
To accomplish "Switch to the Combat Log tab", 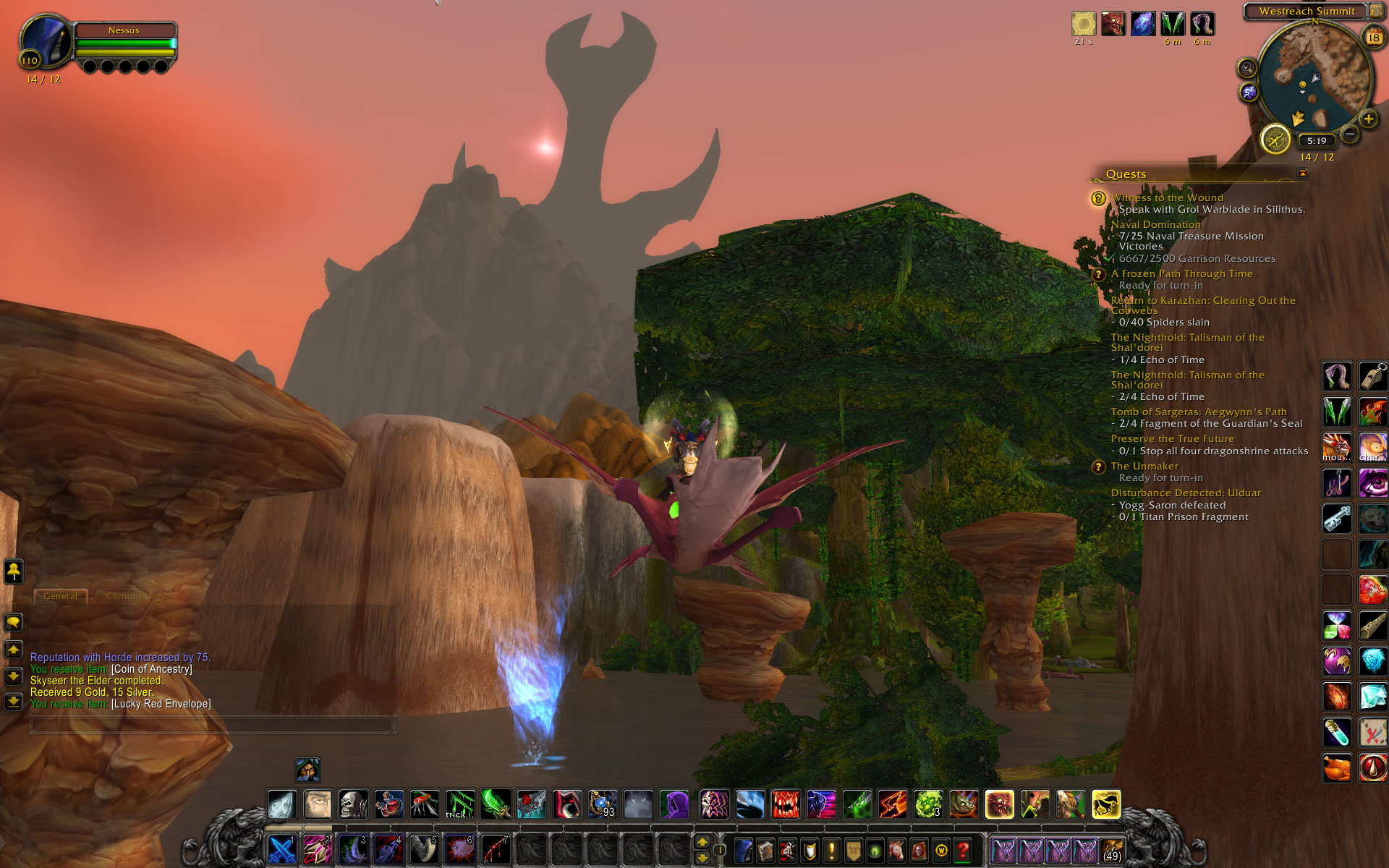I will [x=135, y=596].
